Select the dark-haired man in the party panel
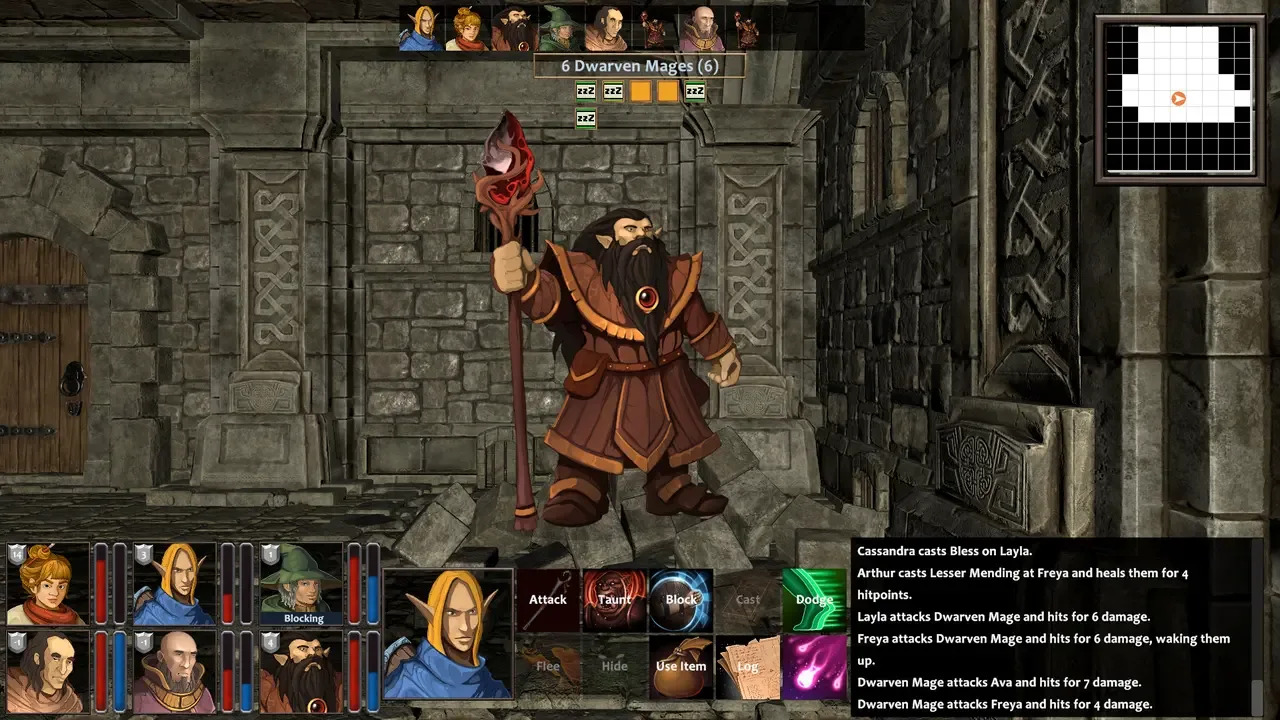The width and height of the screenshot is (1280, 720). [48, 670]
